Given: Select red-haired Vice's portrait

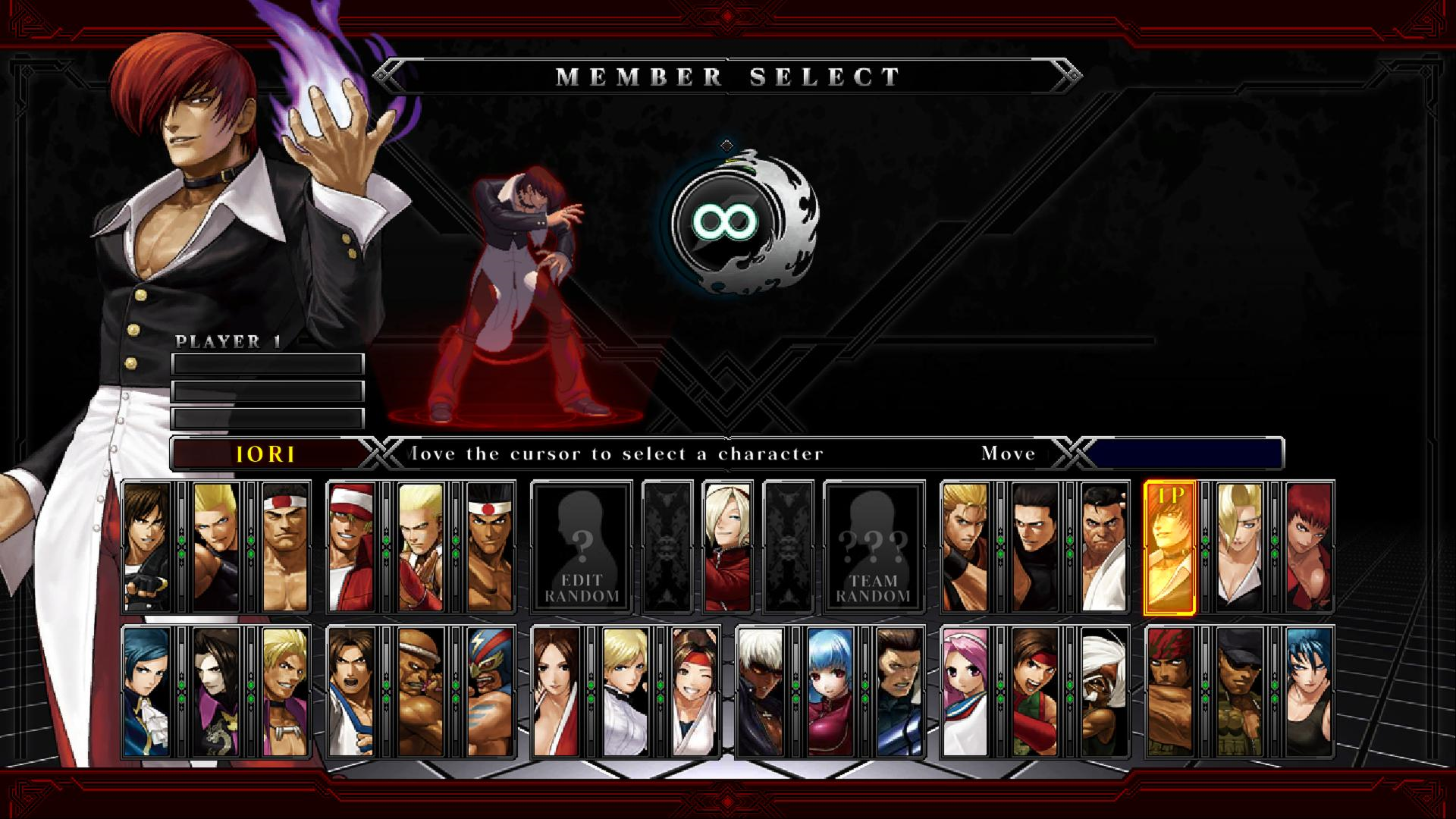Looking at the screenshot, I should pos(1309,547).
